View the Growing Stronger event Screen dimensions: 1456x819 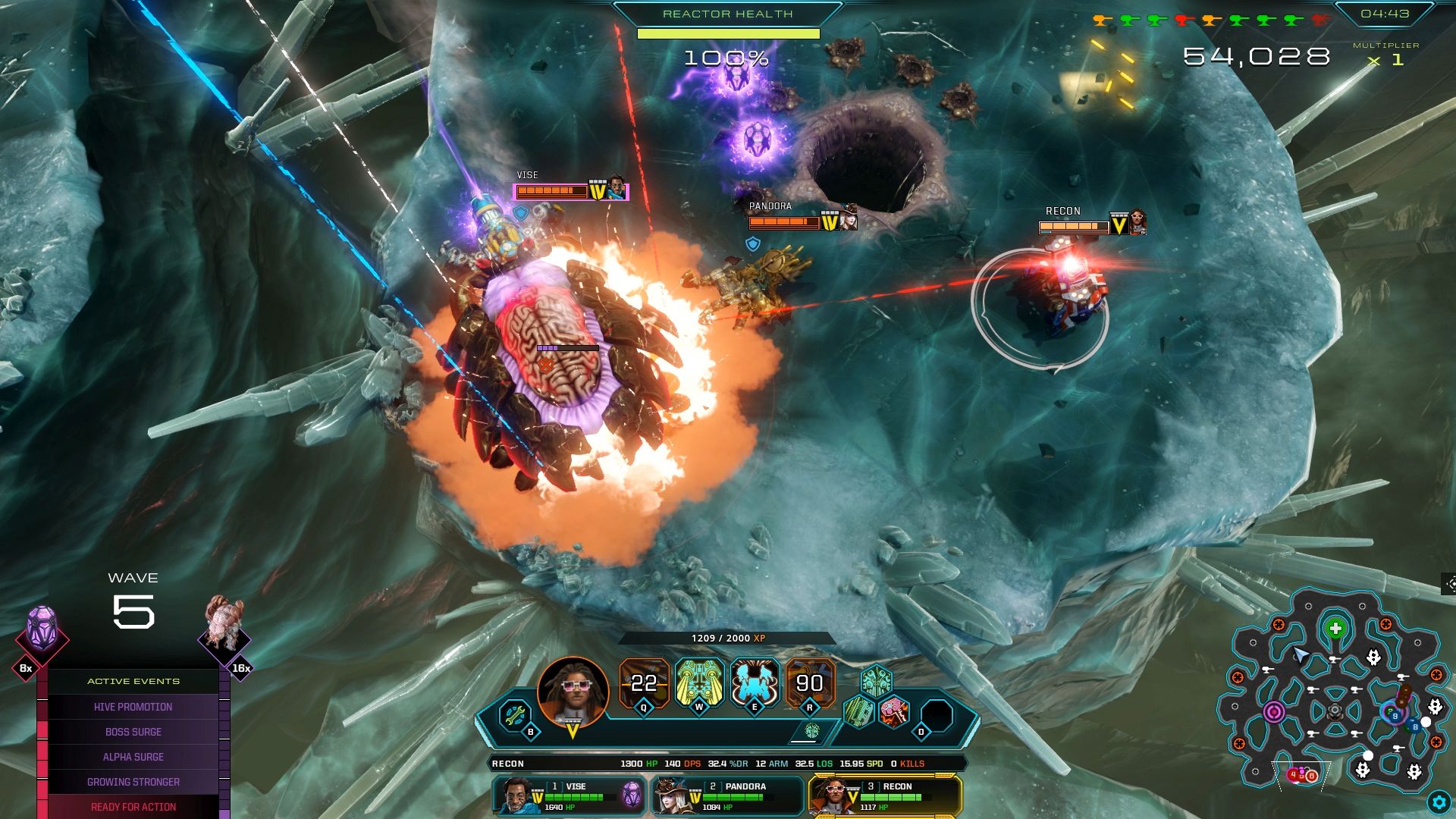[133, 782]
